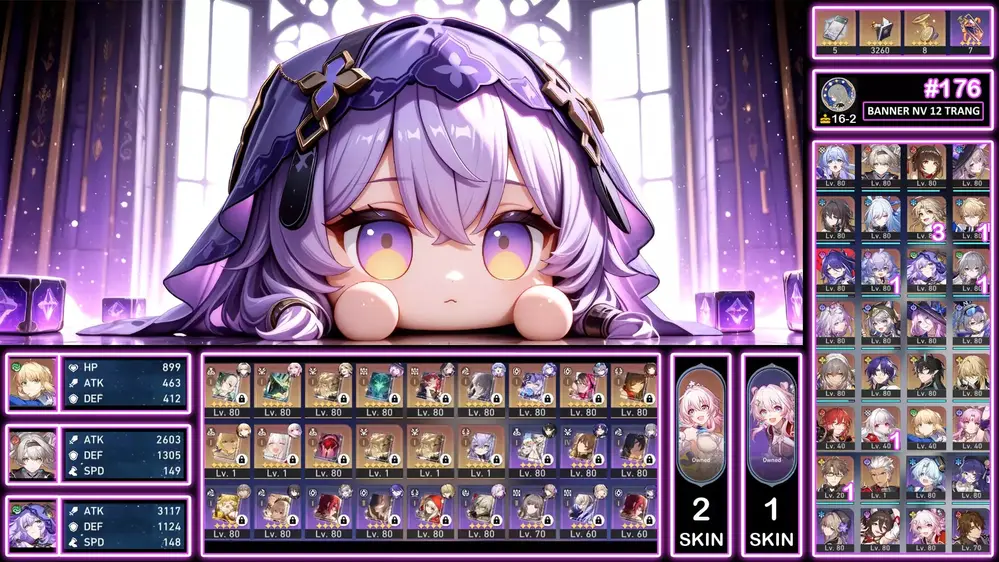
Task: Click the golden item with count 8
Action: (922, 30)
